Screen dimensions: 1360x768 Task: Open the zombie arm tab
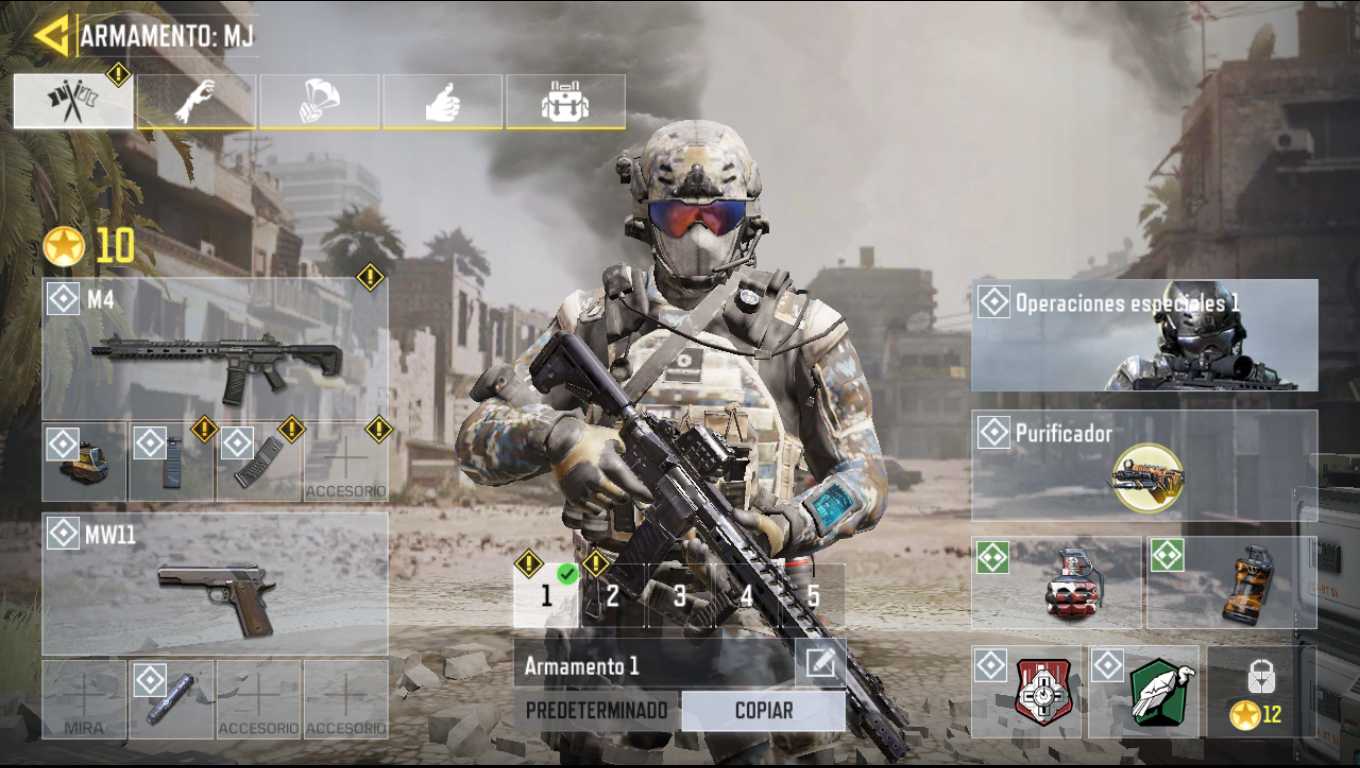coord(196,102)
